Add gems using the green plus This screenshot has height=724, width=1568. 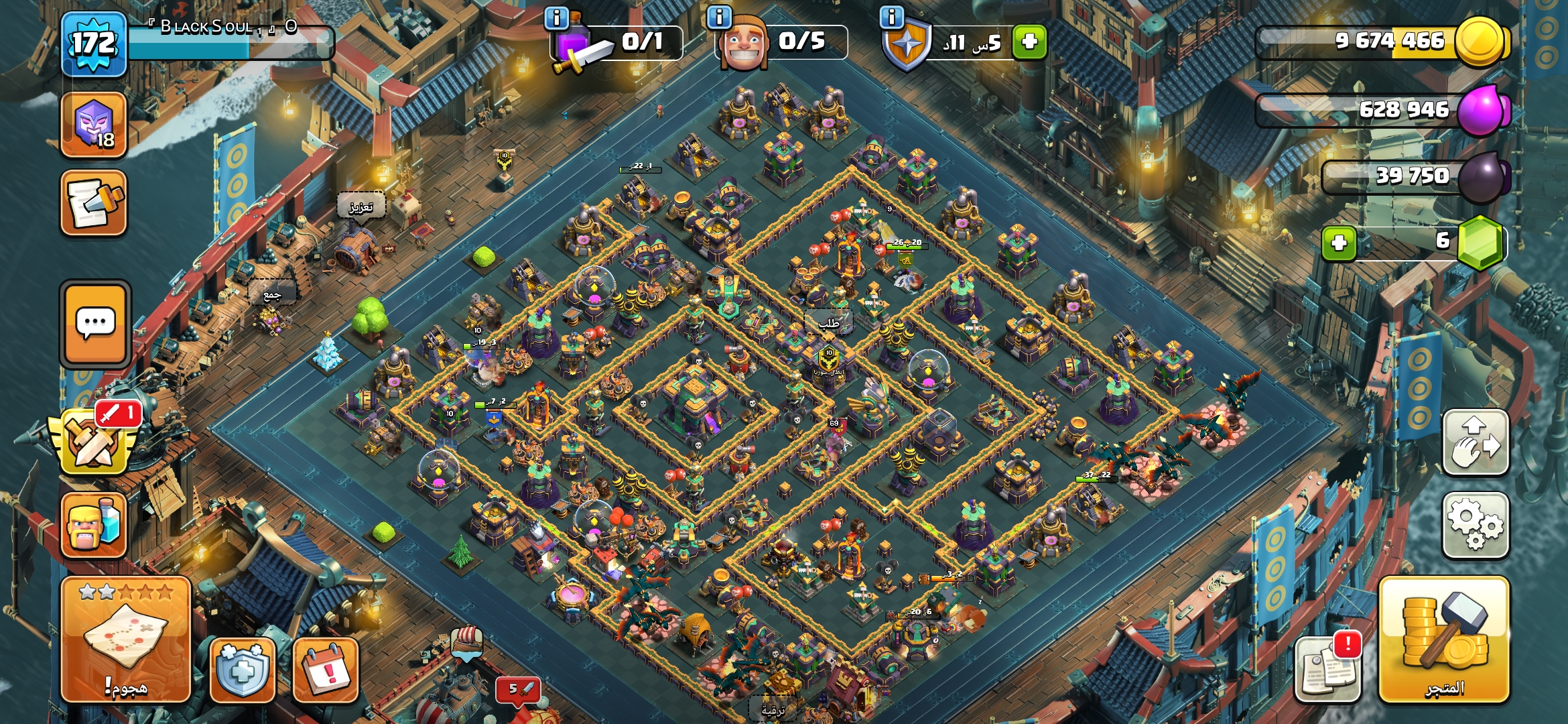click(1339, 243)
